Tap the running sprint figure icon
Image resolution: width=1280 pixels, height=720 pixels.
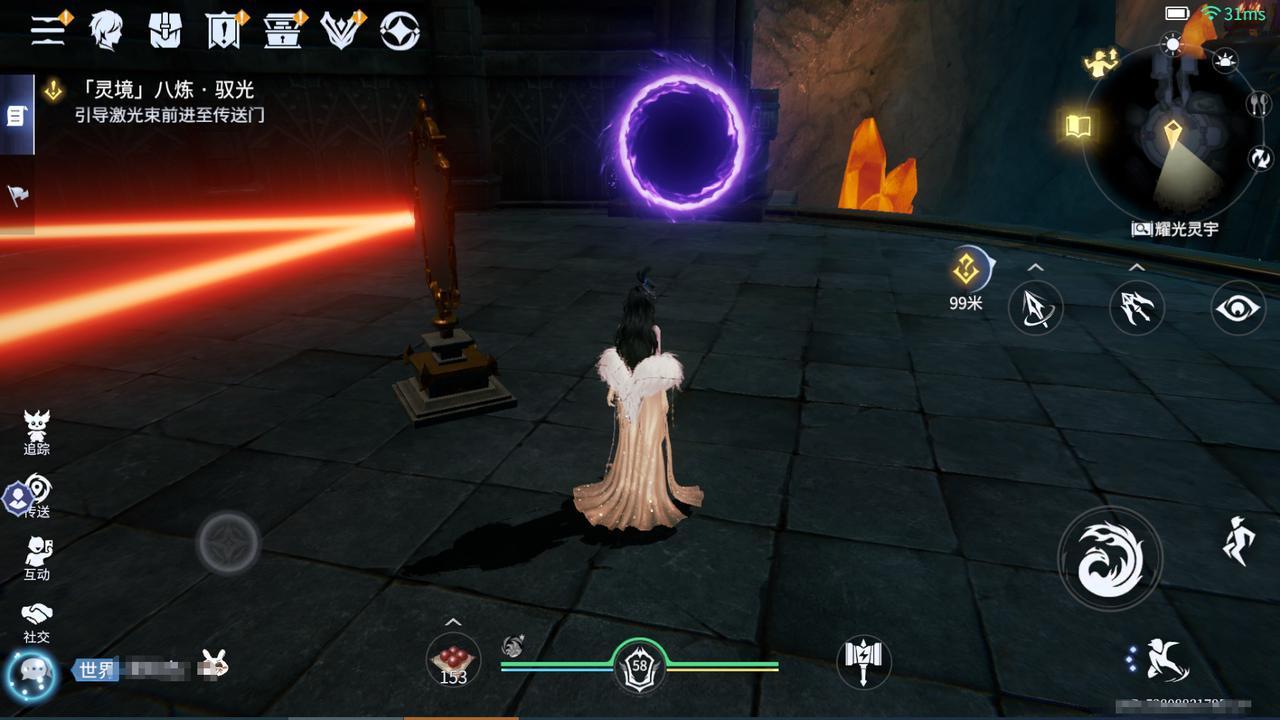[1238, 541]
